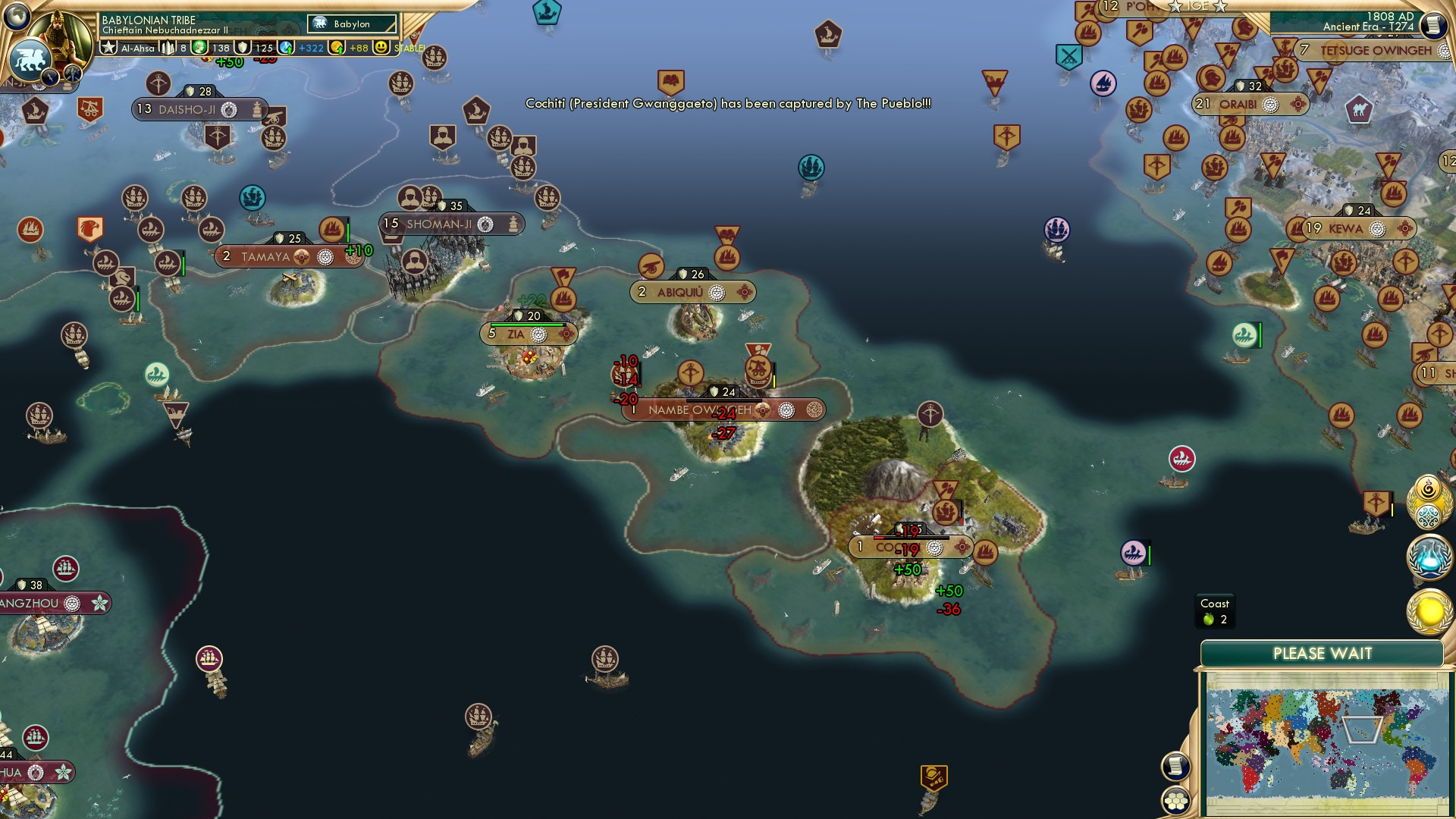This screenshot has height=819, width=1456.
Task: Expand the Oraibi city banner
Action: coord(1249,102)
